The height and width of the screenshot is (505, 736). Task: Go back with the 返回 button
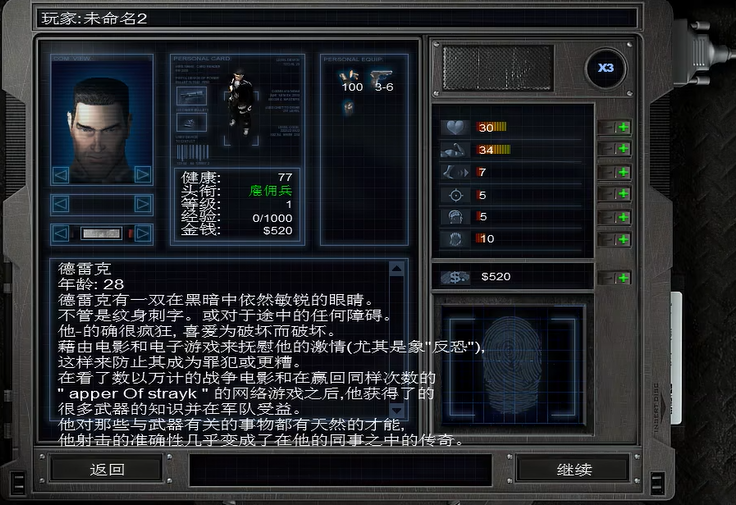click(x=106, y=469)
